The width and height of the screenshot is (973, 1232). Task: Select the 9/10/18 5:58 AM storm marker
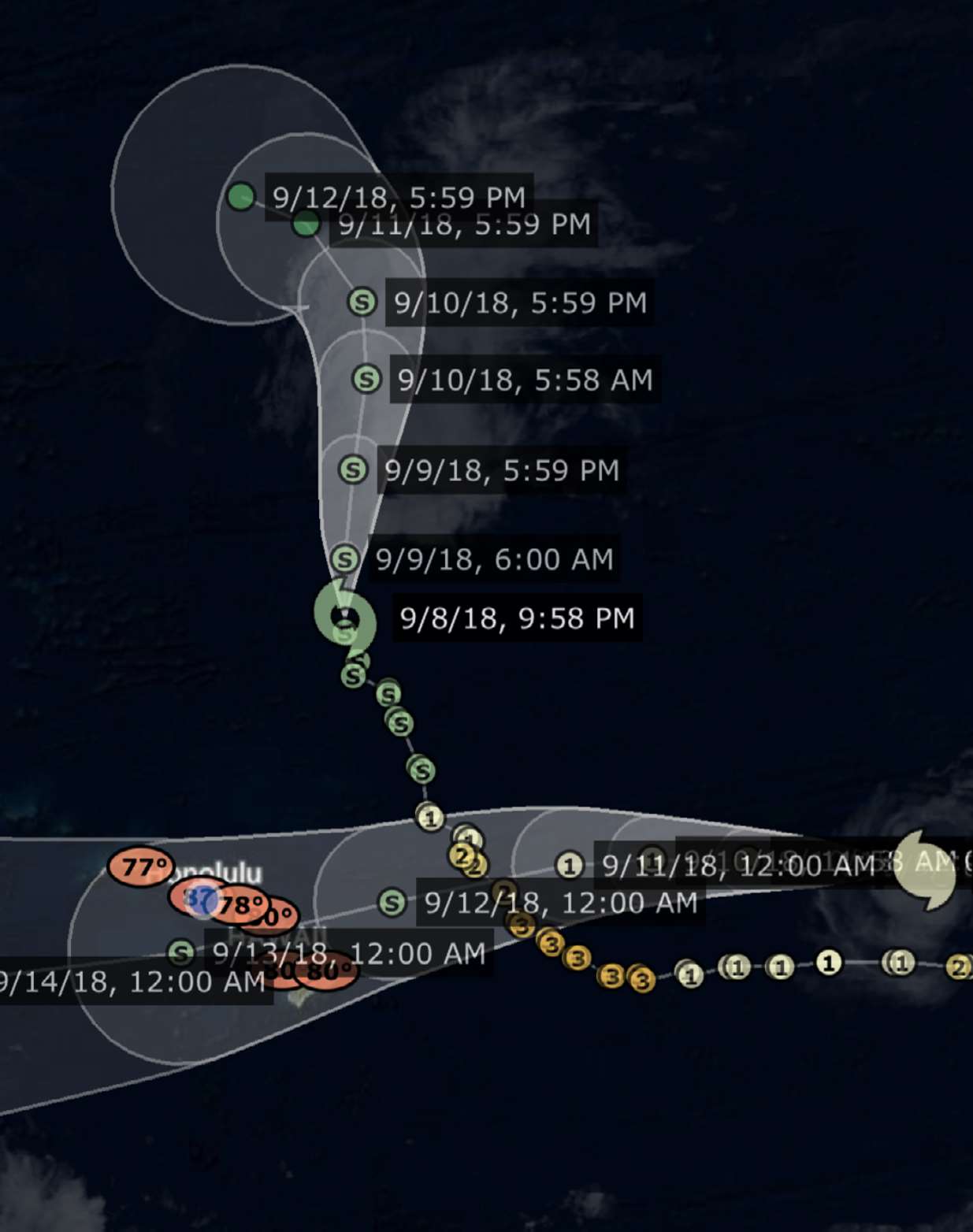pyautogui.click(x=366, y=379)
